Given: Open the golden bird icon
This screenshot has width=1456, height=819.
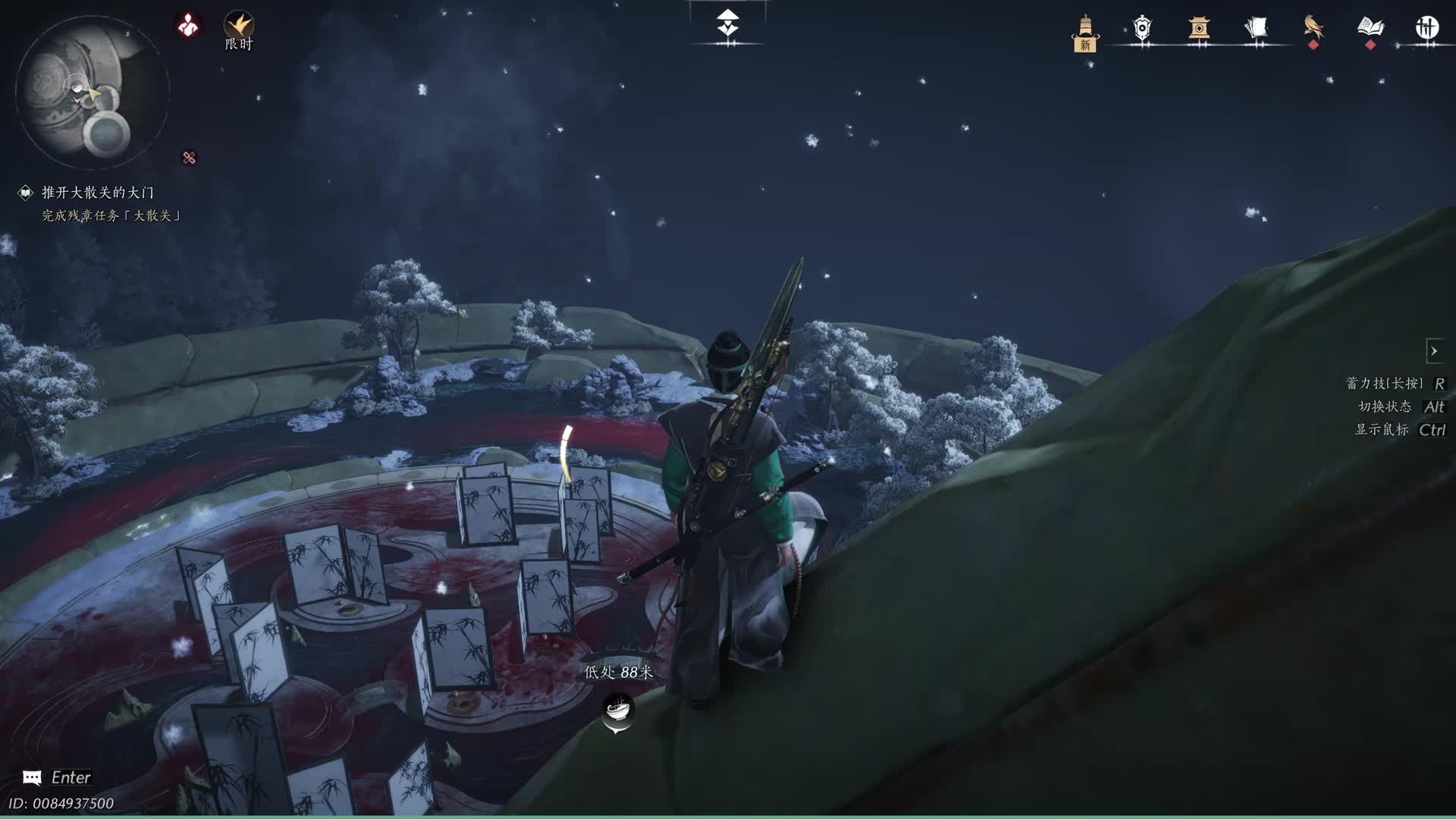Looking at the screenshot, I should (x=1313, y=27).
